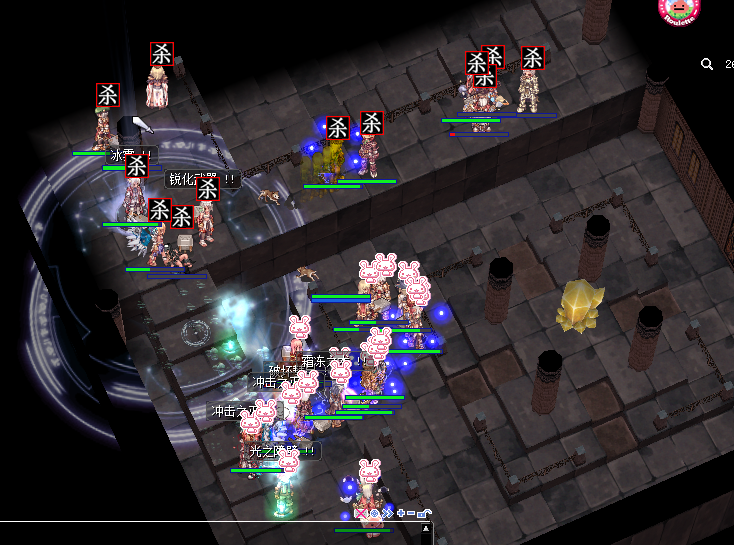This screenshot has height=545, width=734.
Task: Shrink chat window with minus button
Action: point(412,513)
